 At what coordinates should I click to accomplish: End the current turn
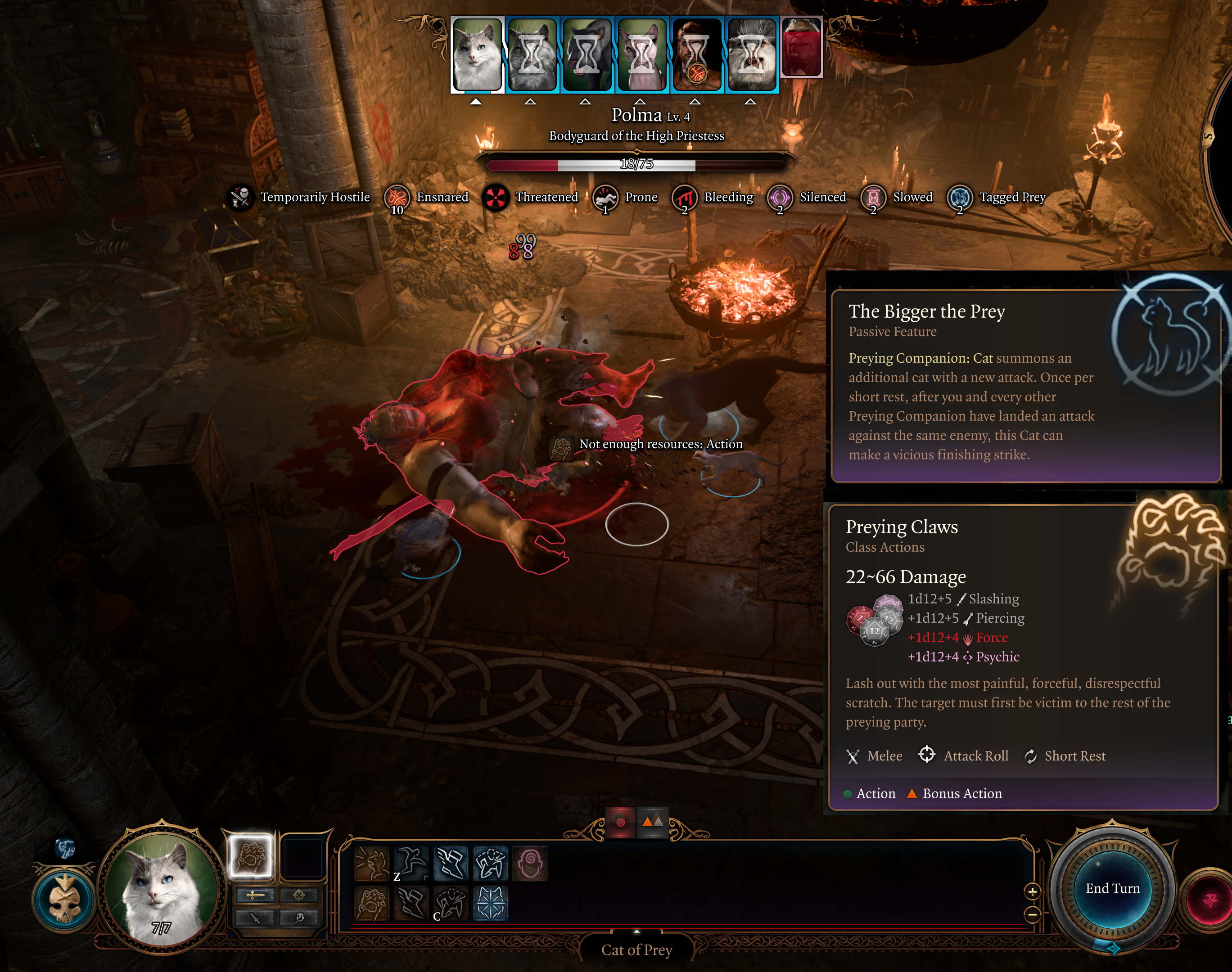click(1112, 888)
